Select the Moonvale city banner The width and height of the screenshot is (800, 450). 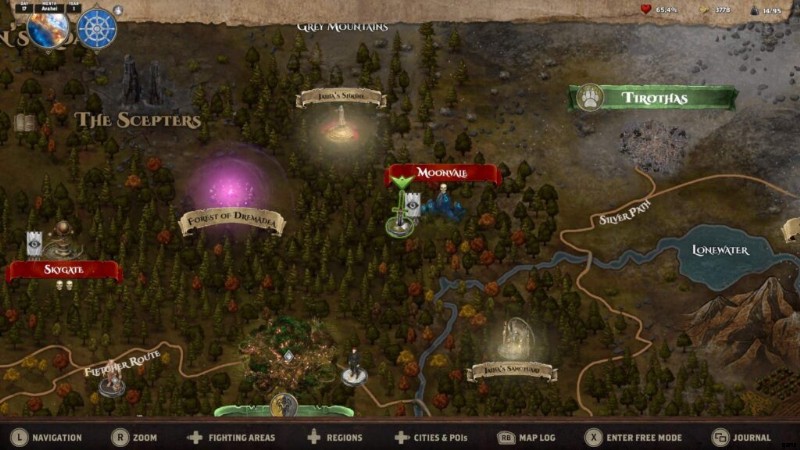[x=443, y=174]
